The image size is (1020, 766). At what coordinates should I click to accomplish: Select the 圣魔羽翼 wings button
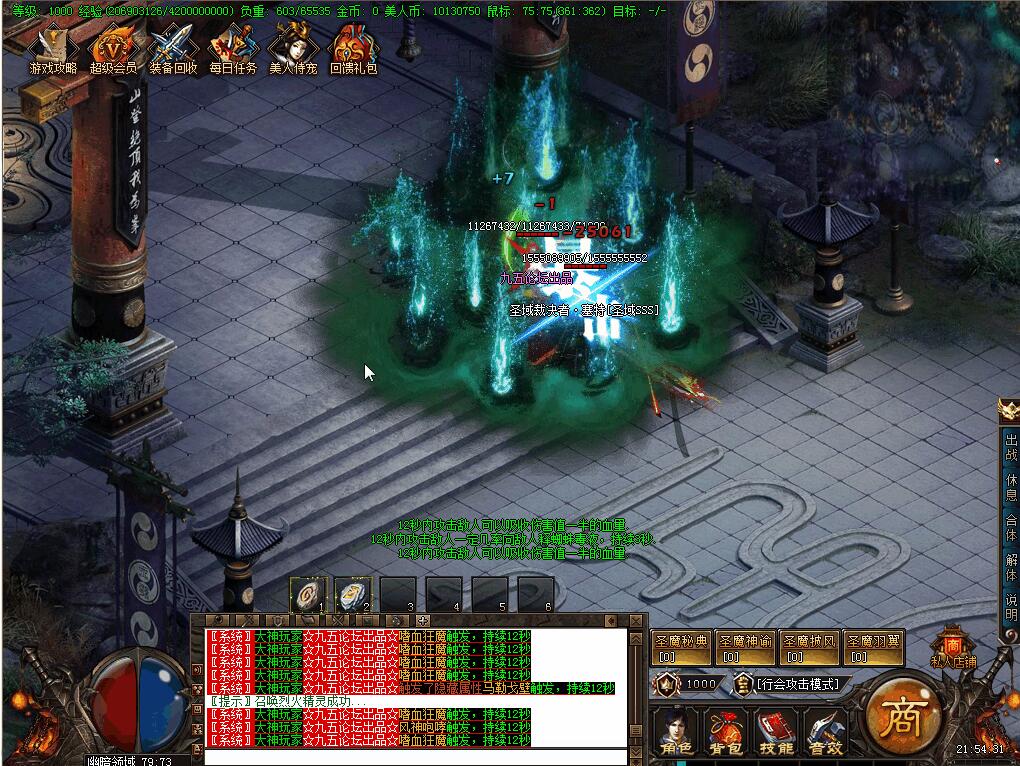pos(873,648)
